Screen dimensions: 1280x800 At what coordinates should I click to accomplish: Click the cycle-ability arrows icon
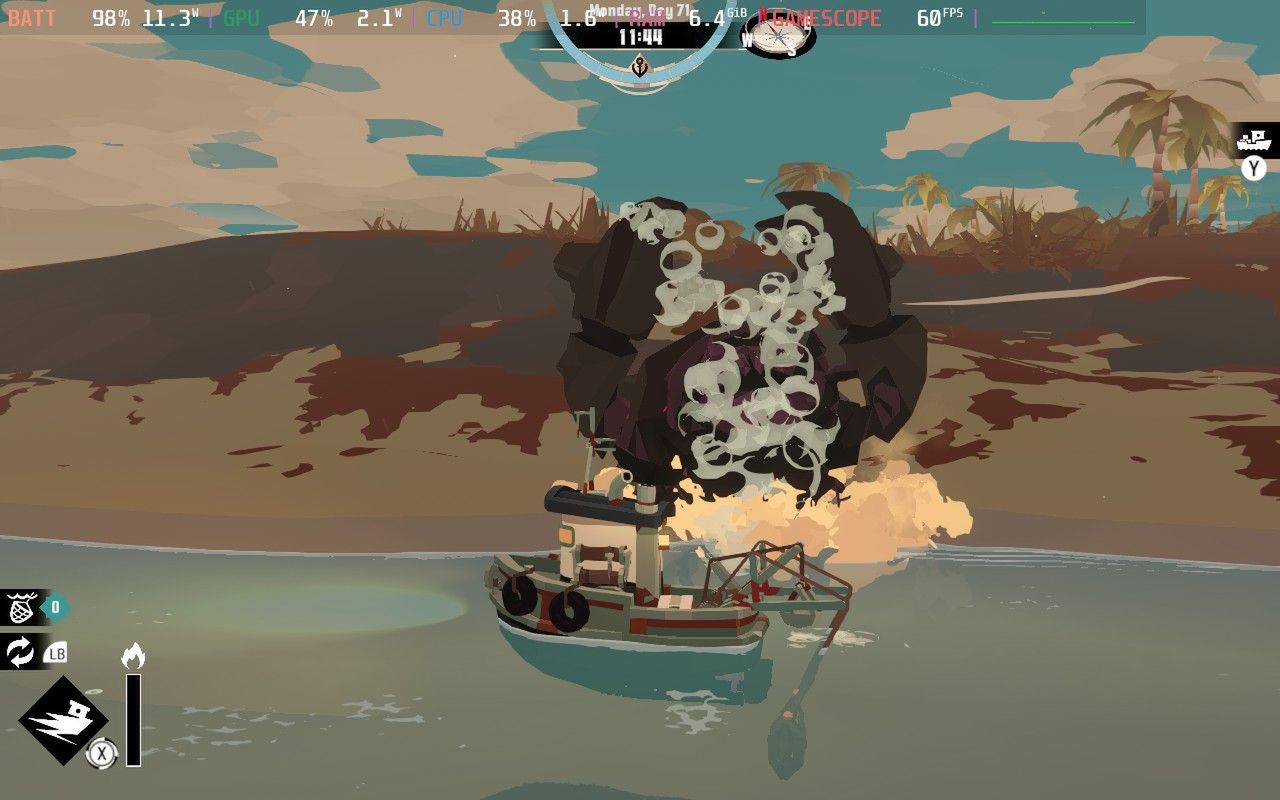click(21, 653)
